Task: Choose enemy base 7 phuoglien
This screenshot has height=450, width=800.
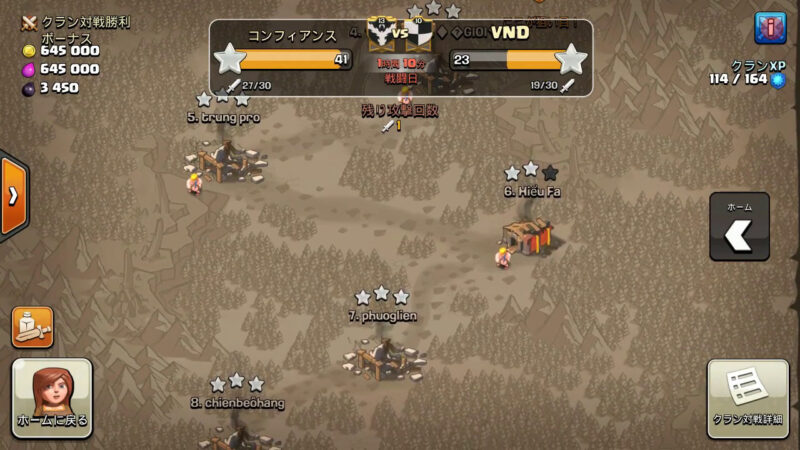Action: [x=382, y=356]
